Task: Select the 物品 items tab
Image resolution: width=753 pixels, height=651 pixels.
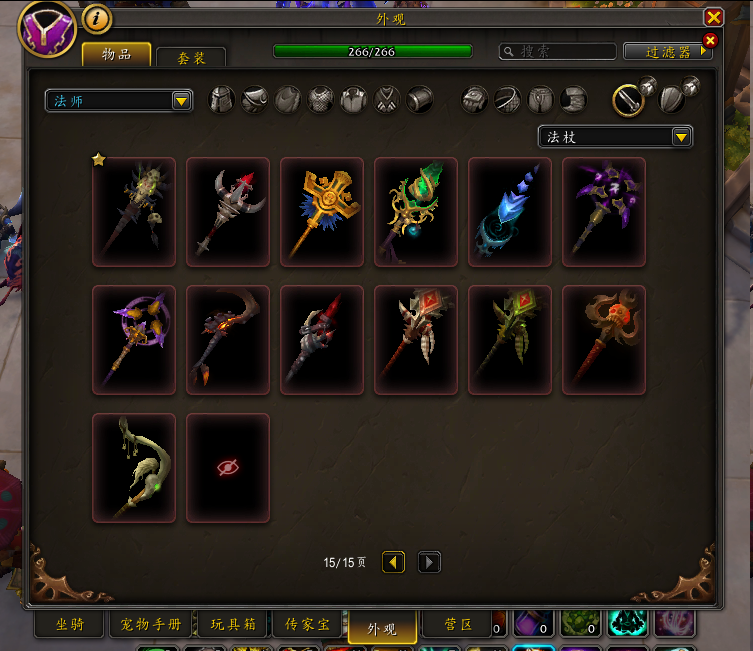Action: click(x=117, y=54)
